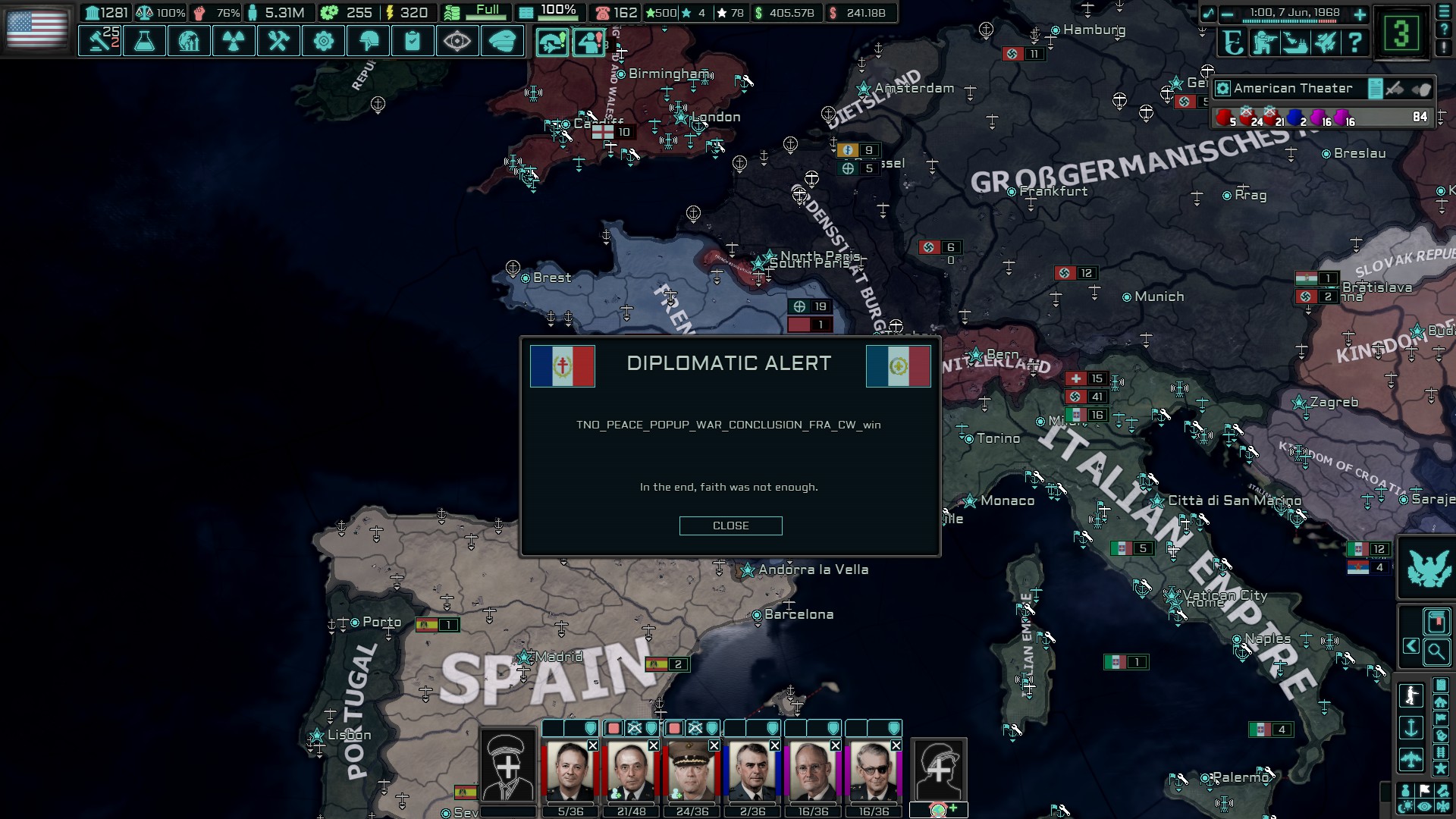Click CLOSE on the Diplomatic Alert popup

(730, 526)
